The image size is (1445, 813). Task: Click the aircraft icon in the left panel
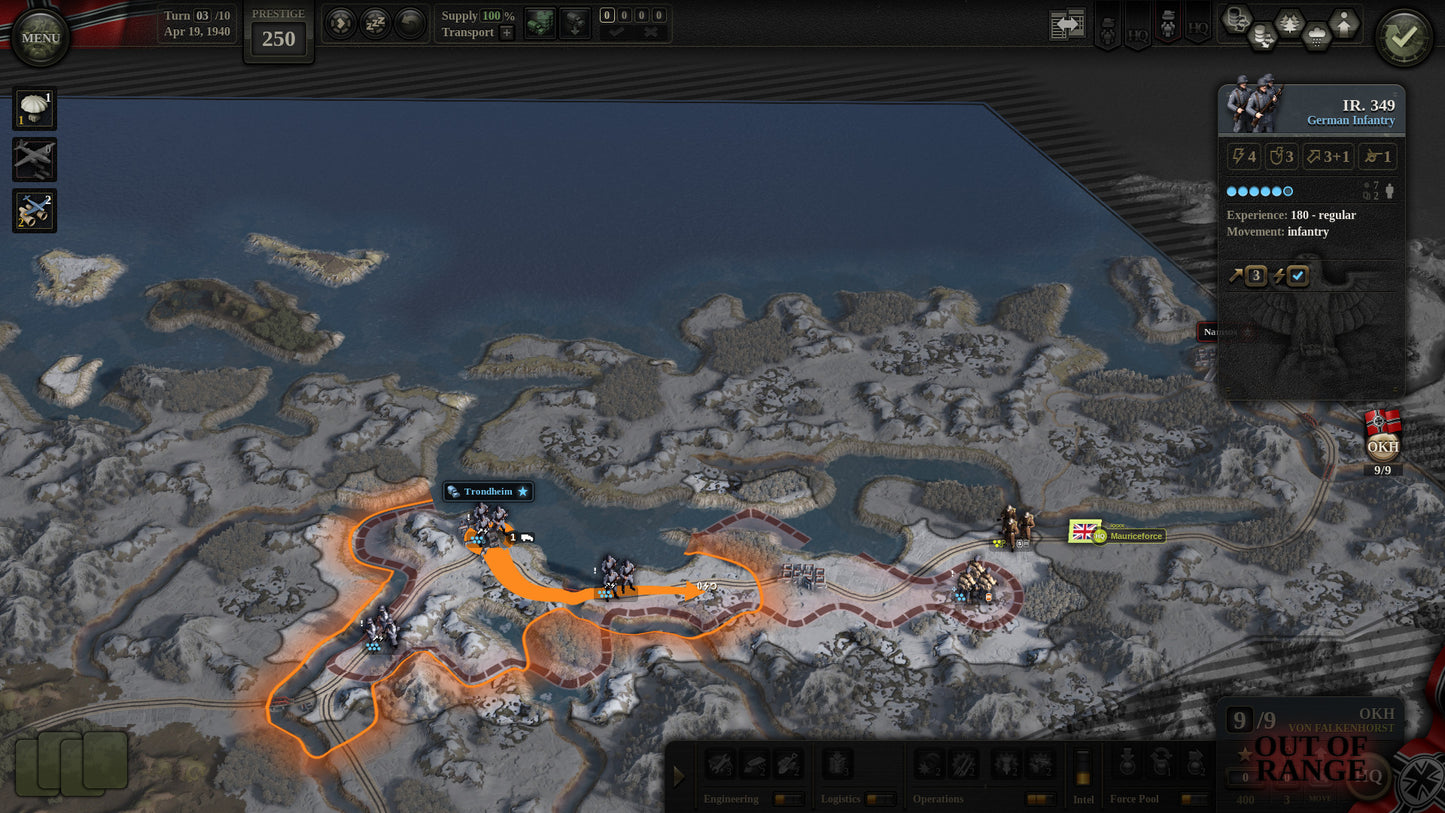pyautogui.click(x=34, y=160)
